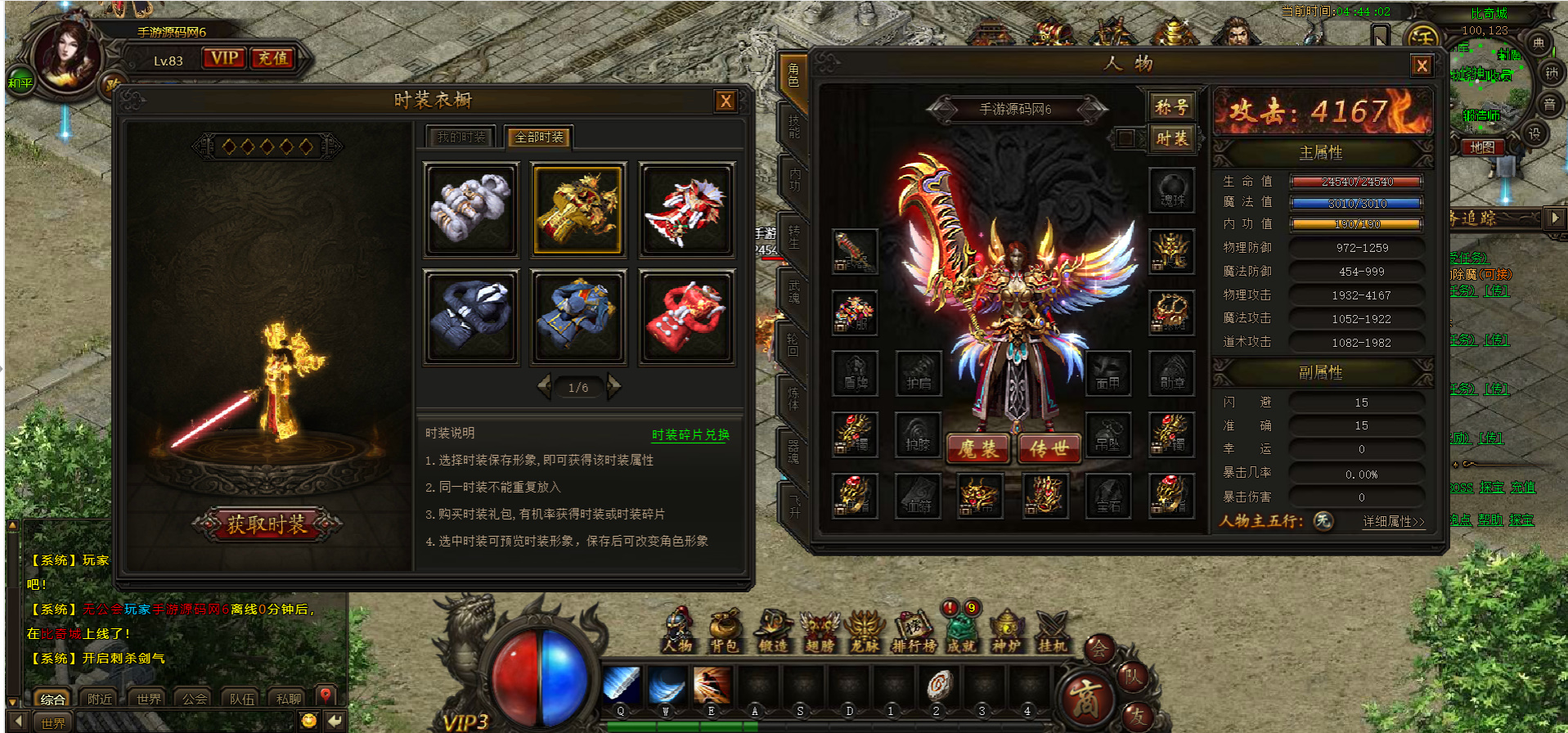The height and width of the screenshot is (733, 1568).
Task: Click the 获取时装 button
Action: 267,524
